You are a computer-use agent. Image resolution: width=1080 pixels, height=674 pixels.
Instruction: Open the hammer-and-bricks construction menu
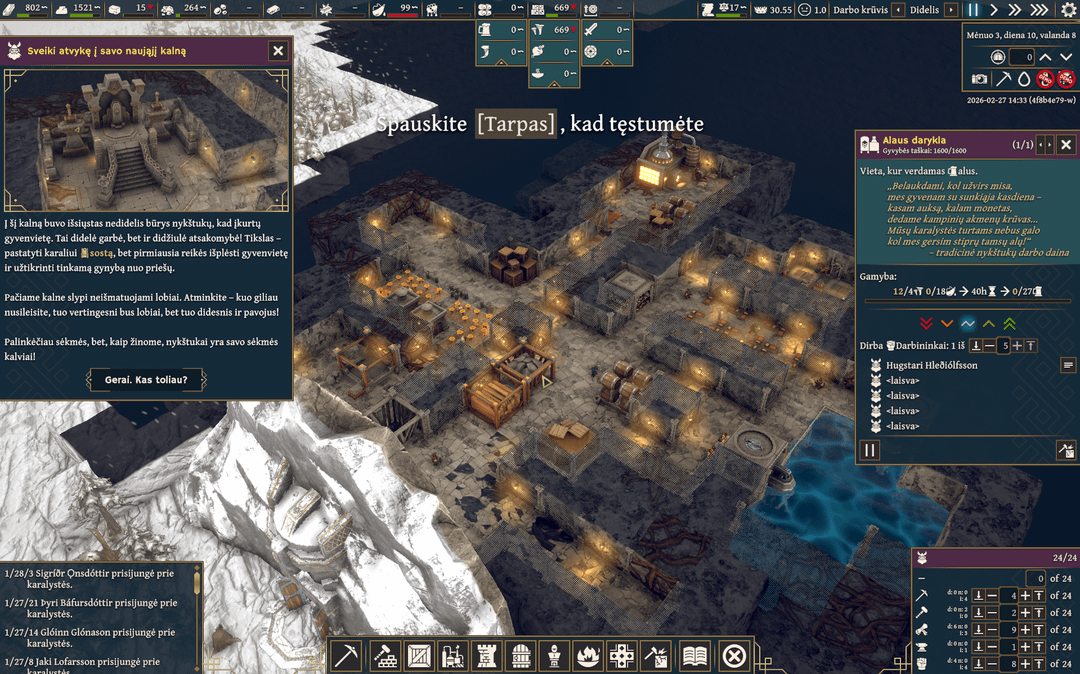pyautogui.click(x=386, y=656)
